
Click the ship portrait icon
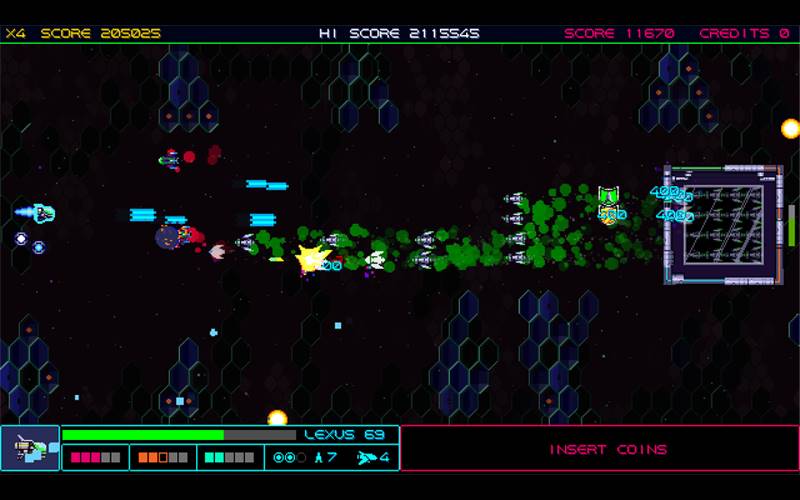coord(30,448)
